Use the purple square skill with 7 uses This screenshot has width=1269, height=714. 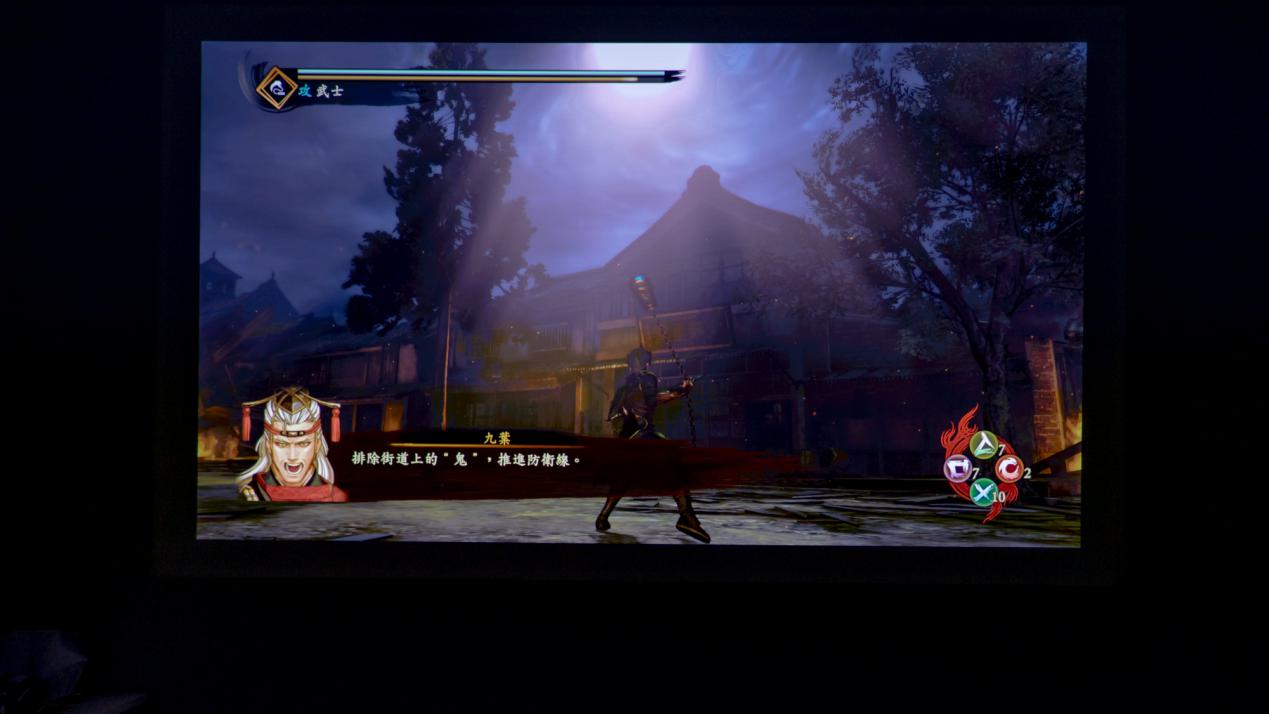(958, 468)
